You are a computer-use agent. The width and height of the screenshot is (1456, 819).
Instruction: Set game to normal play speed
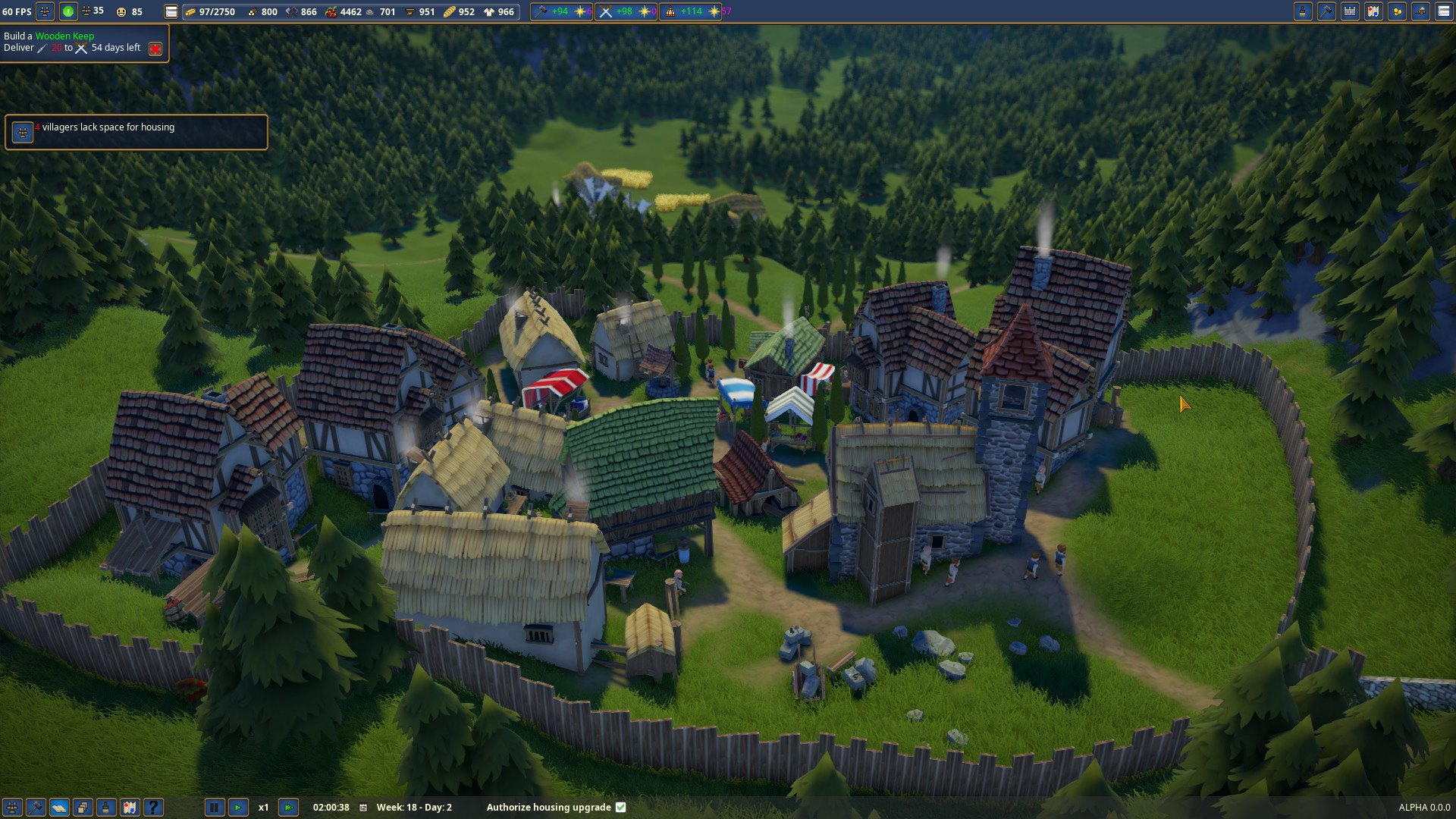(x=238, y=808)
